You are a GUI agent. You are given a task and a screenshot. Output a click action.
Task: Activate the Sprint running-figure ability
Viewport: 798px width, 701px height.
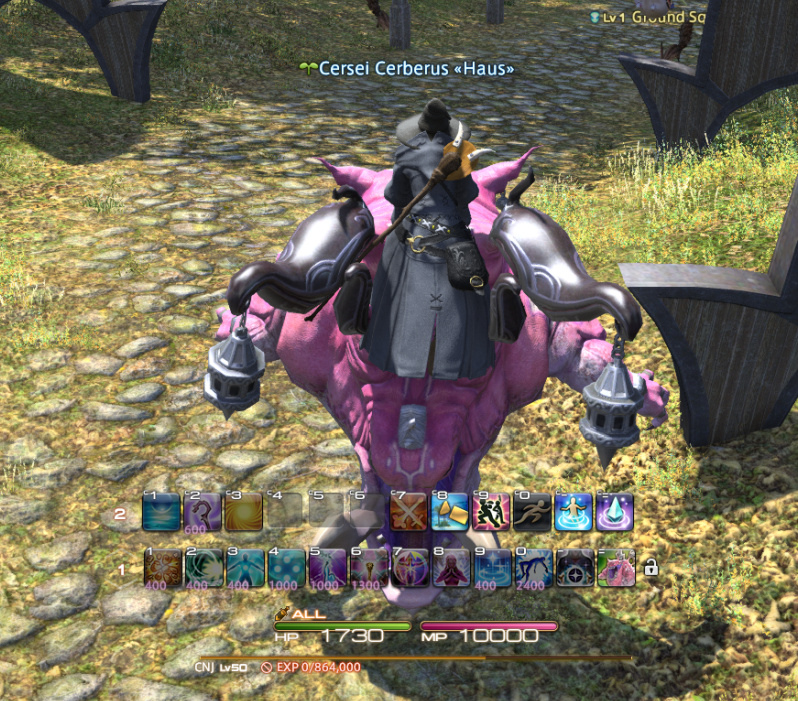tap(532, 512)
